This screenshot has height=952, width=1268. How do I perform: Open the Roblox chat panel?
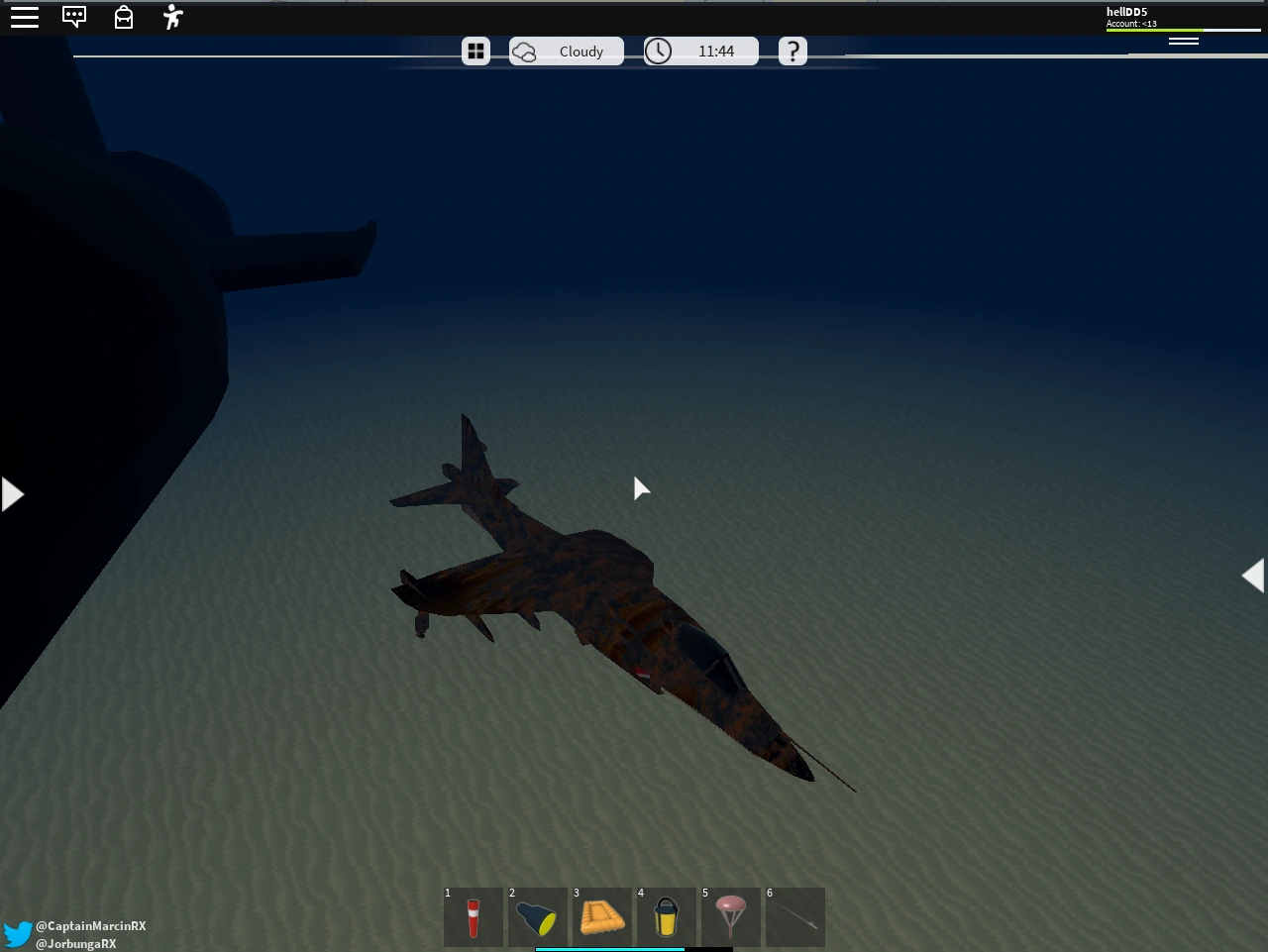point(74,16)
